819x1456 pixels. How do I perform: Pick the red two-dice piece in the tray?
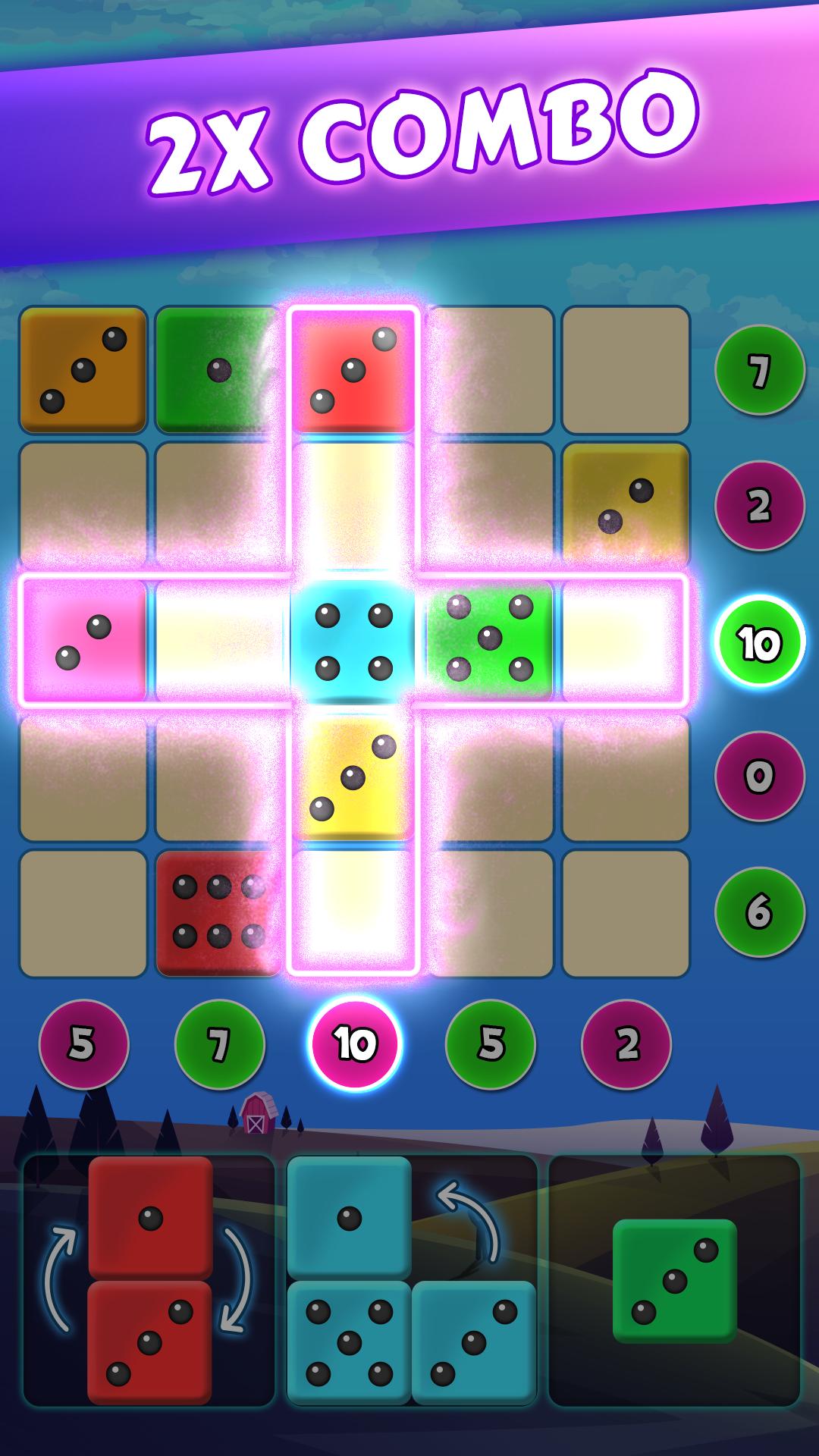[150, 1280]
